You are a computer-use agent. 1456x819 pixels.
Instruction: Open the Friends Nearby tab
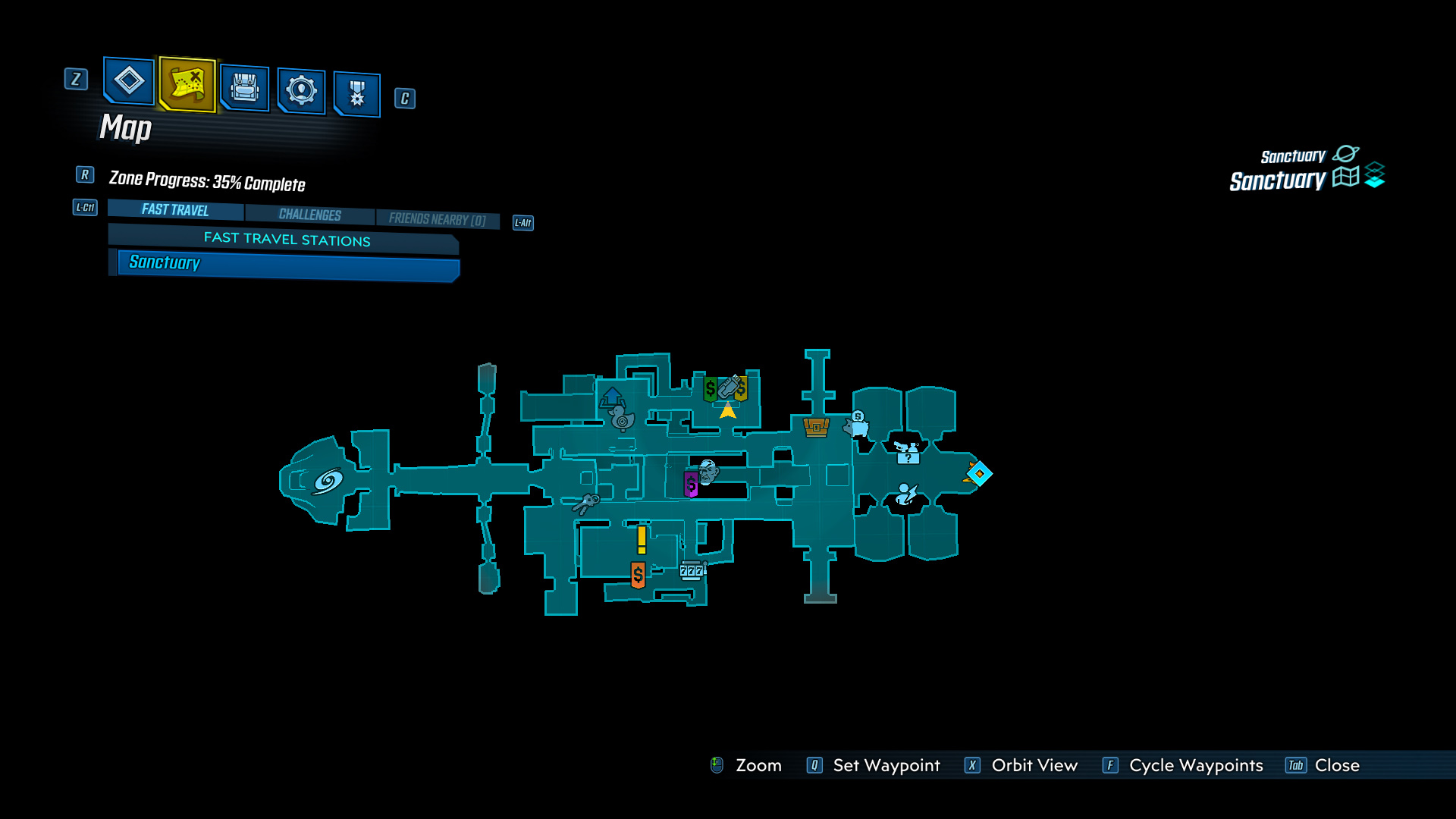point(438,218)
